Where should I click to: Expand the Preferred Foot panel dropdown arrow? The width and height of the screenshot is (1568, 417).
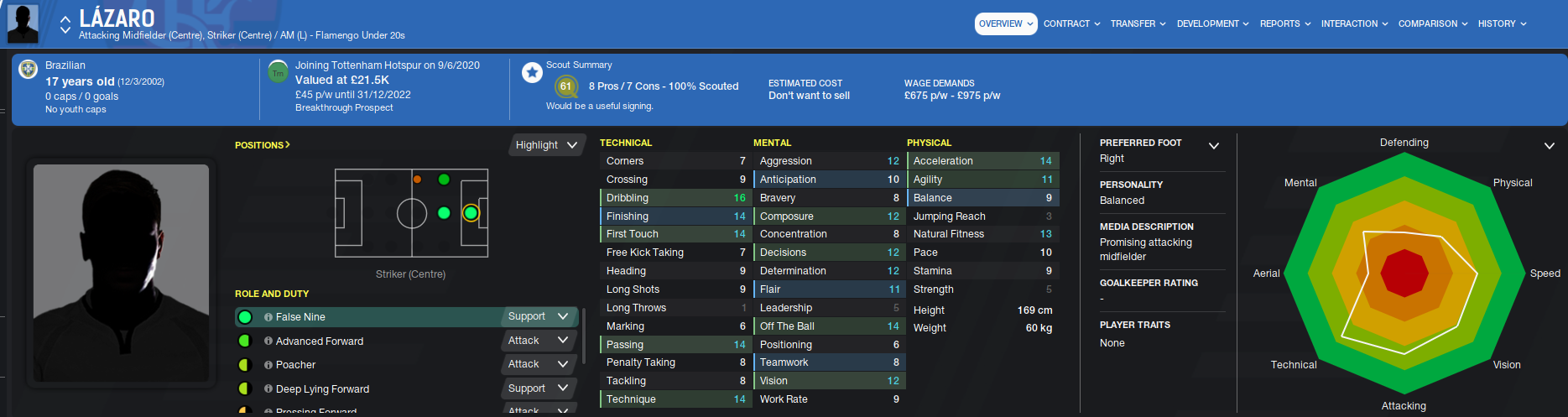pos(1213,146)
